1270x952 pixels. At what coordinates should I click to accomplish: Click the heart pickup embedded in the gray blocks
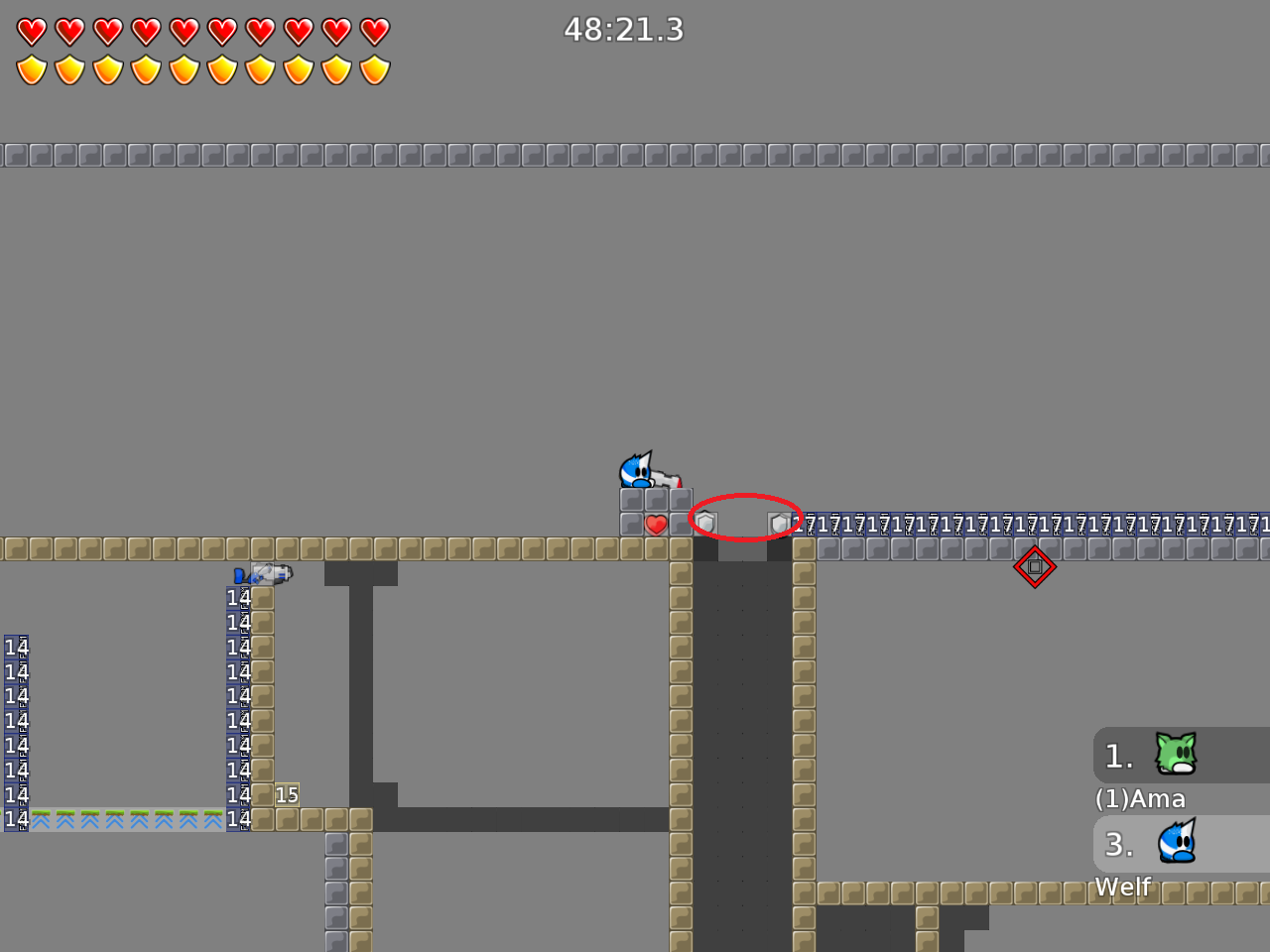(x=656, y=524)
